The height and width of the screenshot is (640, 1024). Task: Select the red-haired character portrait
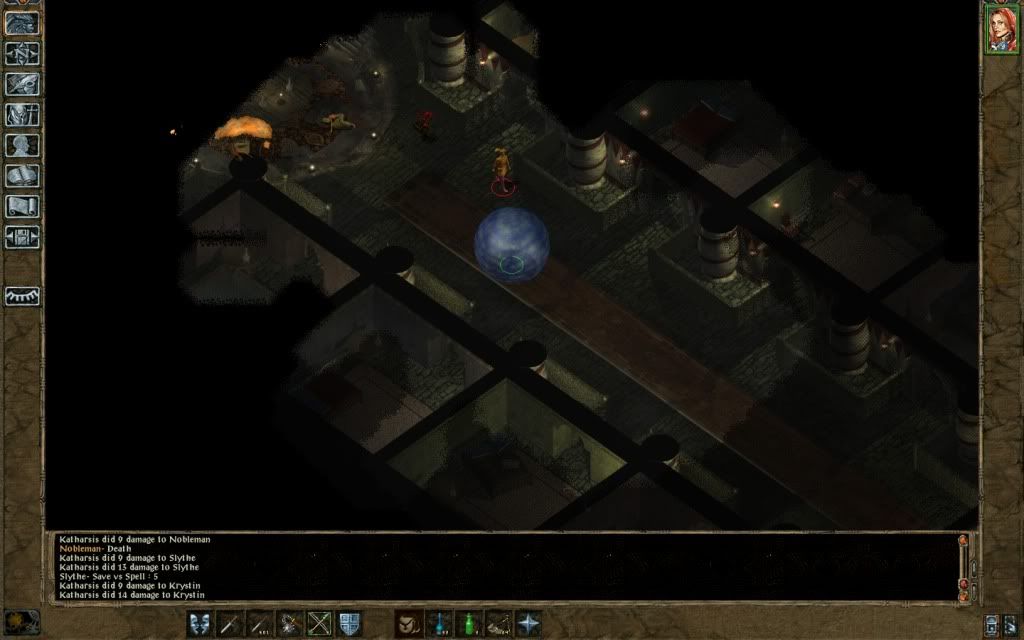pos(1000,28)
